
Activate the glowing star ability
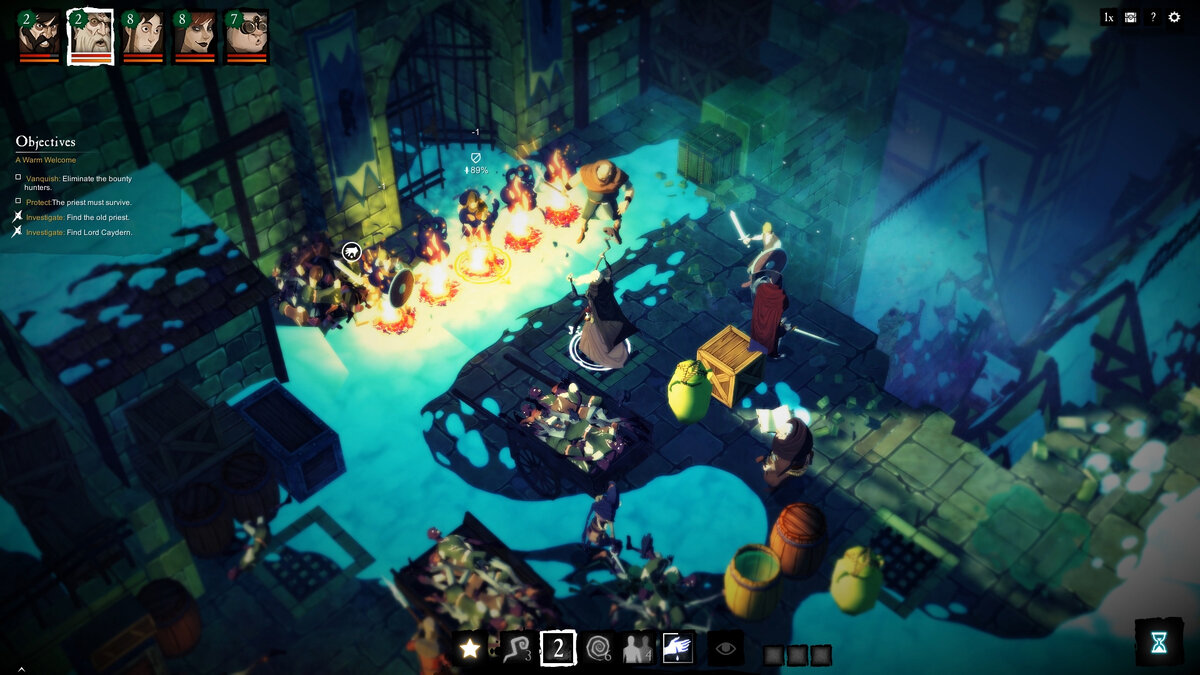coord(469,649)
